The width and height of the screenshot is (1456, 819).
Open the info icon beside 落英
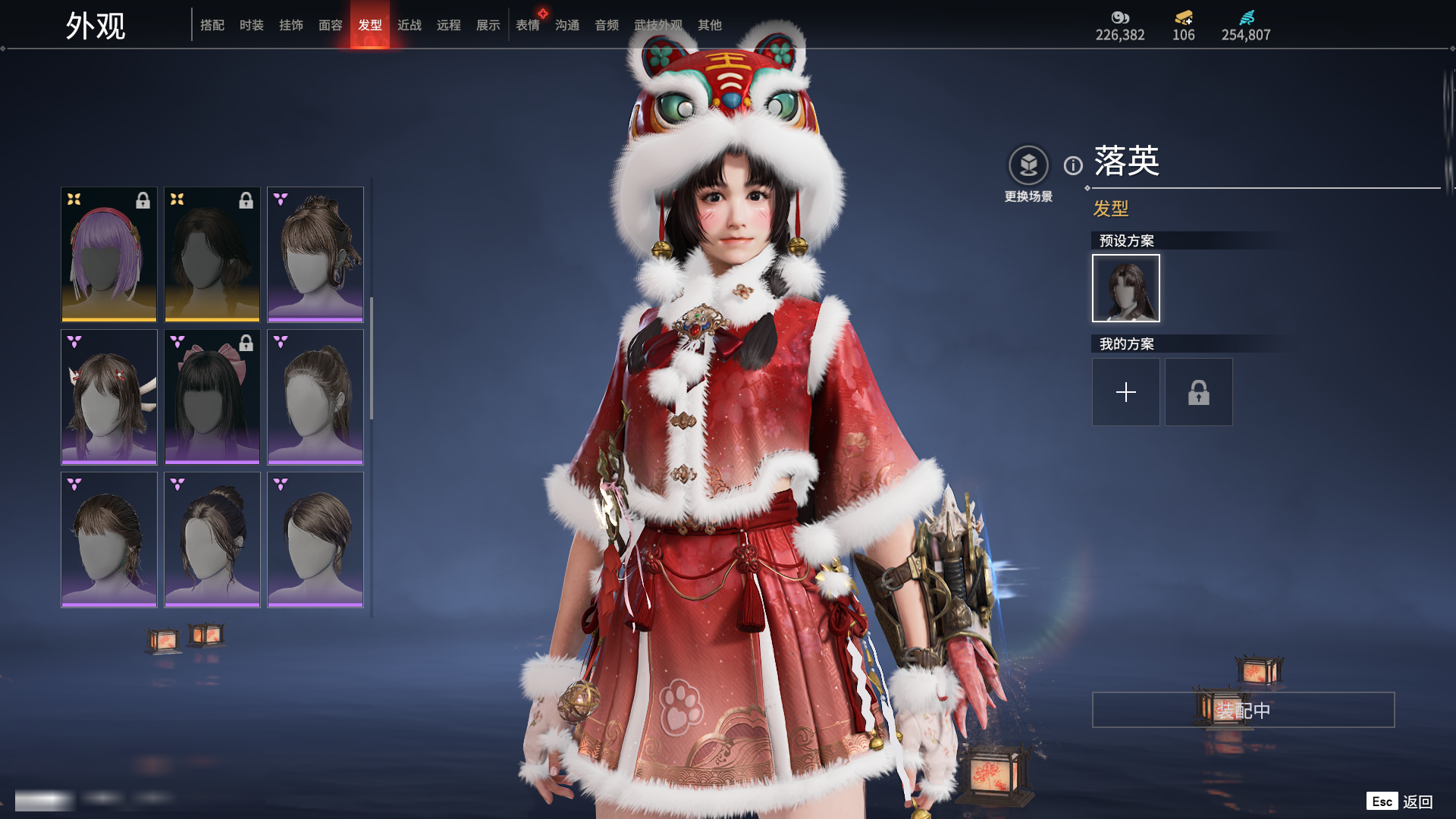[x=1073, y=165]
